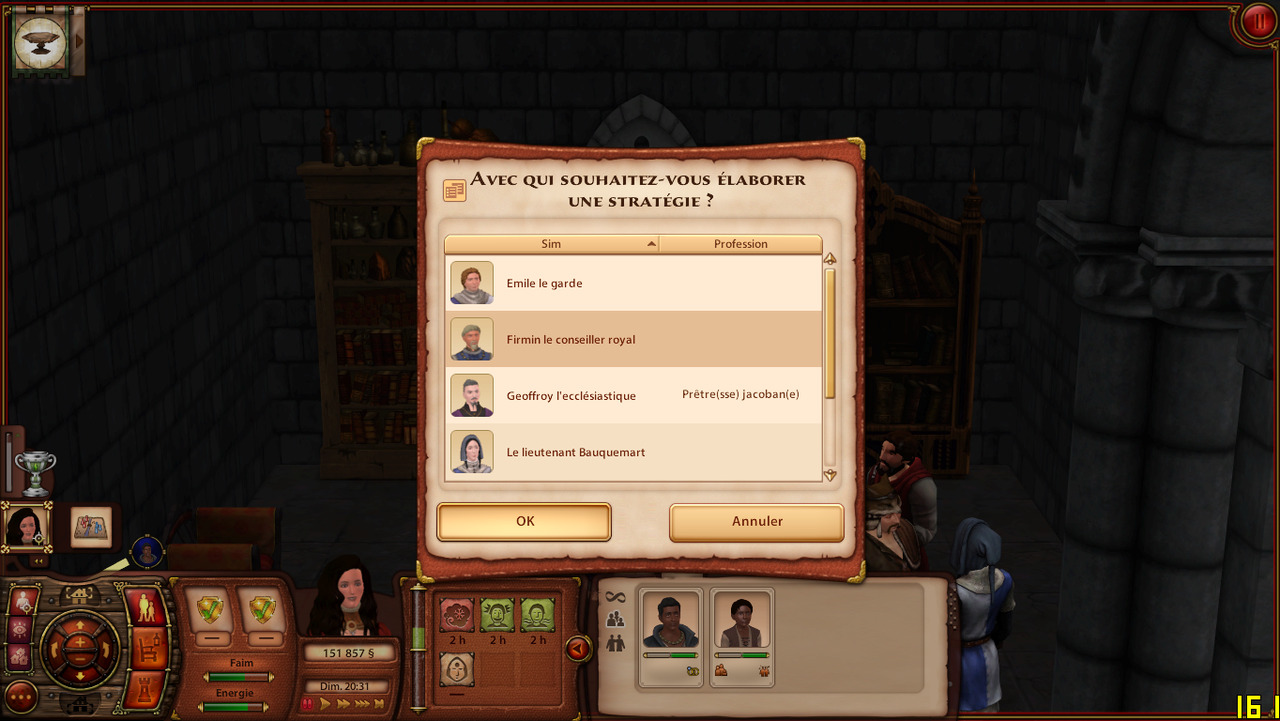Screen dimensions: 1280x721
Task: Collapse the relationships panel with the red arrow
Action: coord(578,649)
